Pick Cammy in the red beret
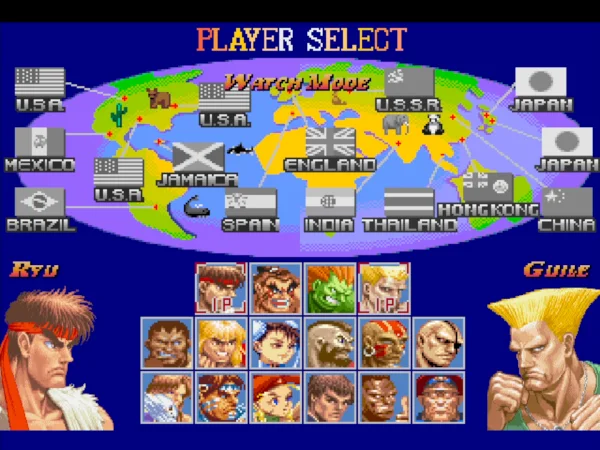Screen dimensions: 600x450 275,397
